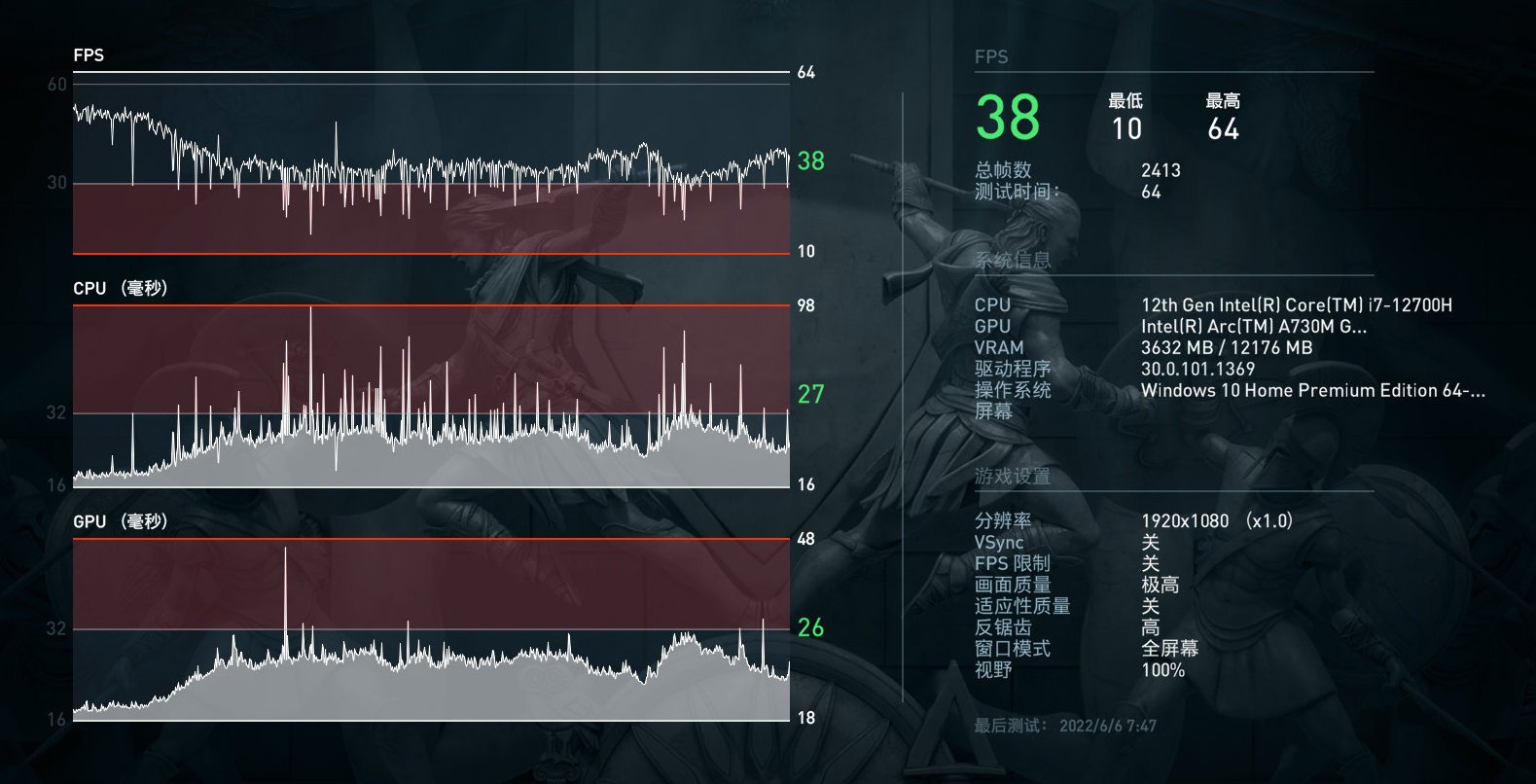
Task: Click the 驱动程序 version 30.0.101.1369
Action: pyautogui.click(x=1199, y=369)
